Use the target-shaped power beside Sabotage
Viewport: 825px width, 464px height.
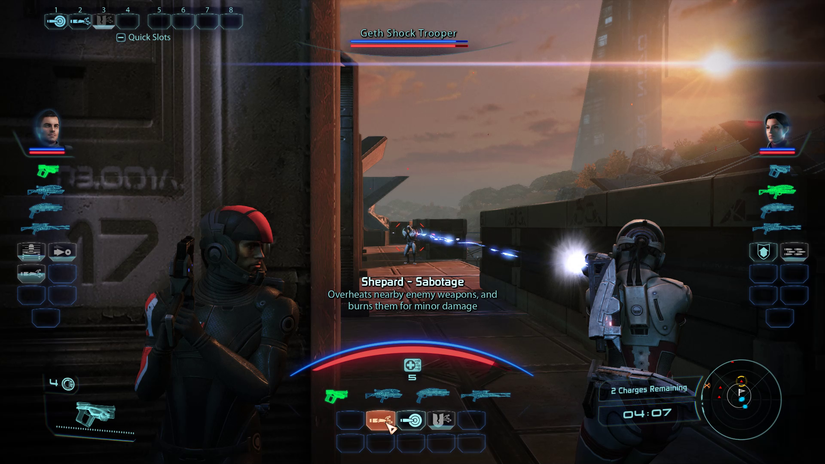click(411, 421)
